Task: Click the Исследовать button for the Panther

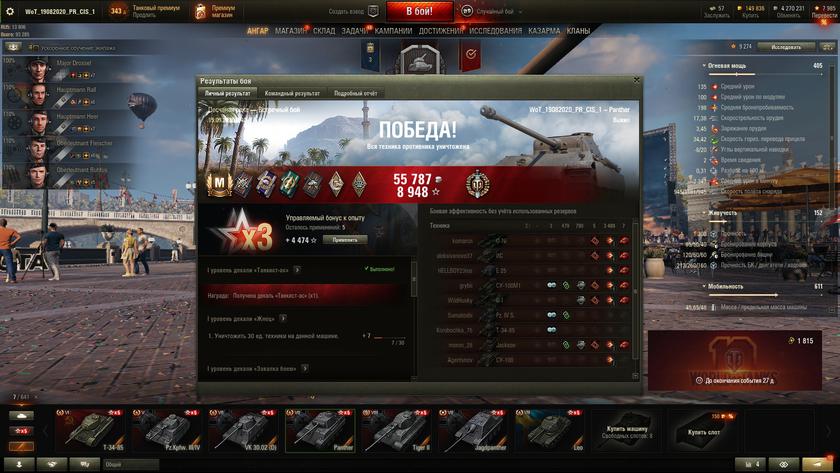Action: (x=785, y=47)
